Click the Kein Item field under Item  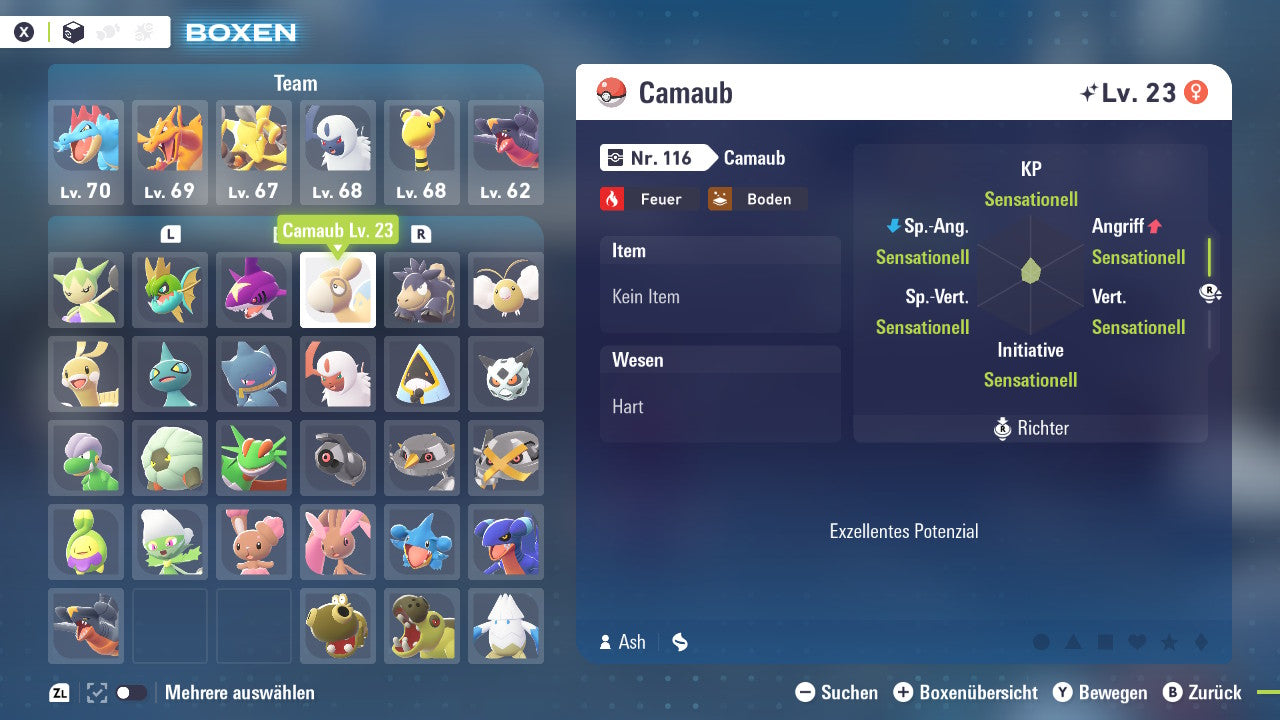coord(719,297)
